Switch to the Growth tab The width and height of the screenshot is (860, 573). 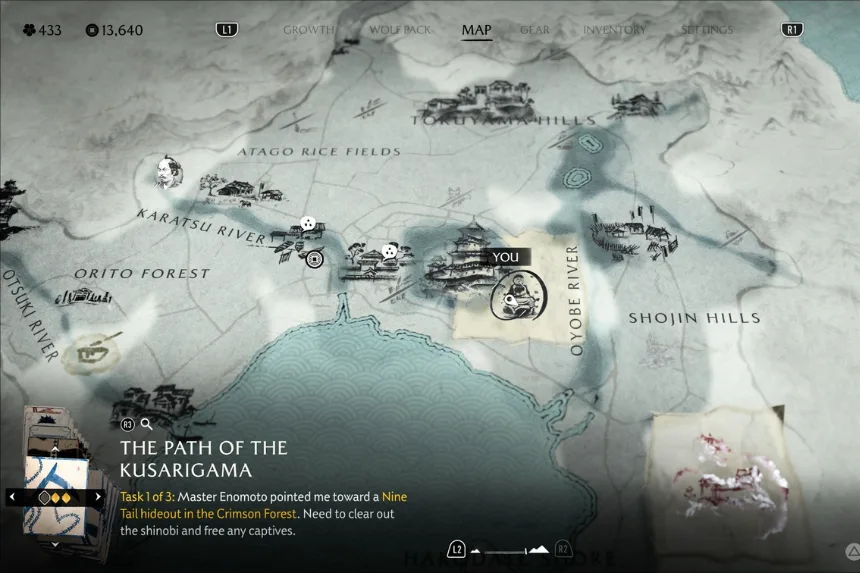[307, 30]
